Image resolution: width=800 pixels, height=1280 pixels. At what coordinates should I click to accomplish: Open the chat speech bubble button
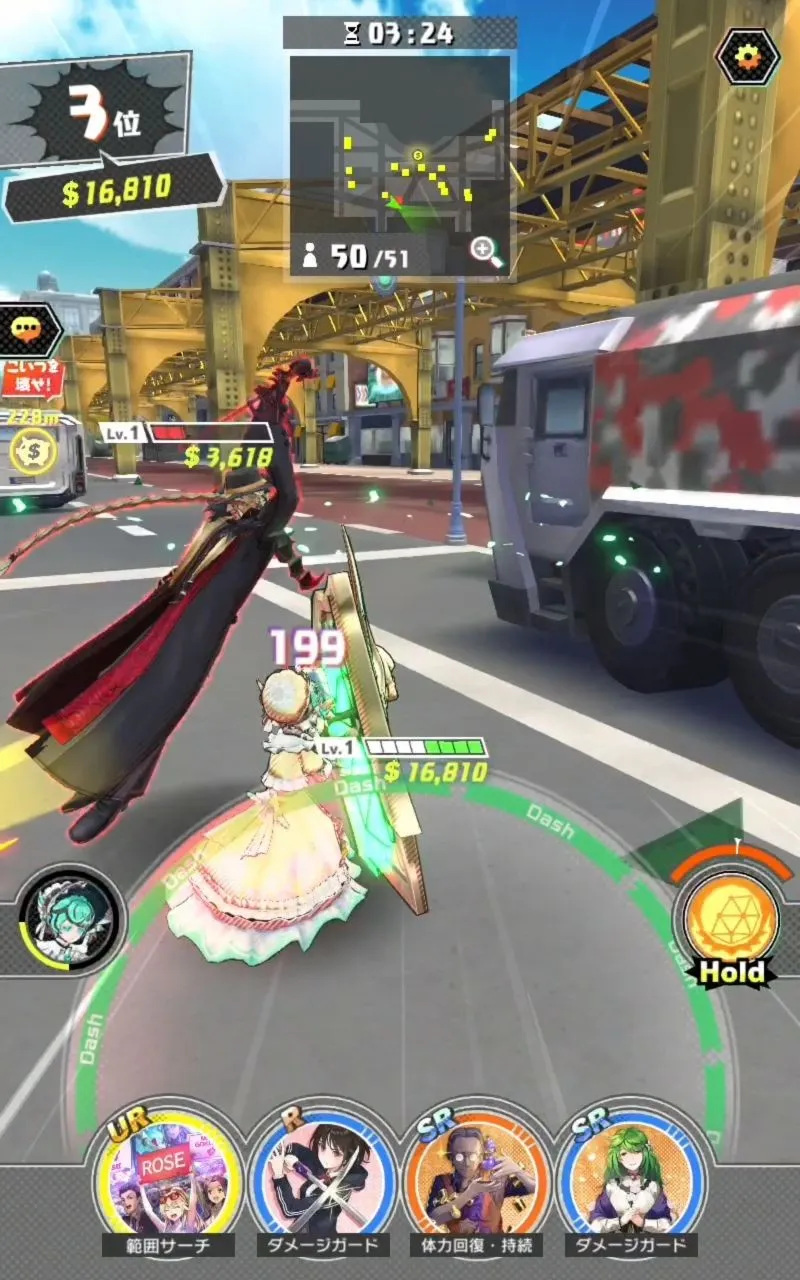(29, 328)
